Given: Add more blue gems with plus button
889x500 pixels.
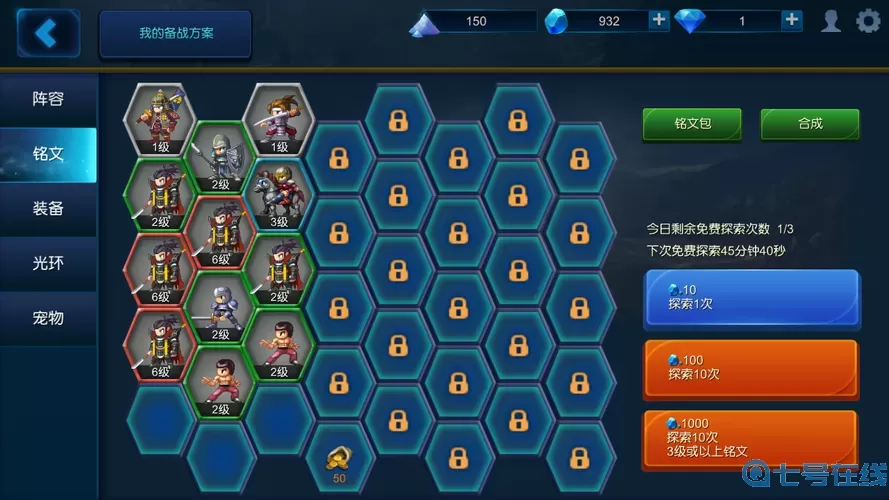Looking at the screenshot, I should click(x=659, y=20).
